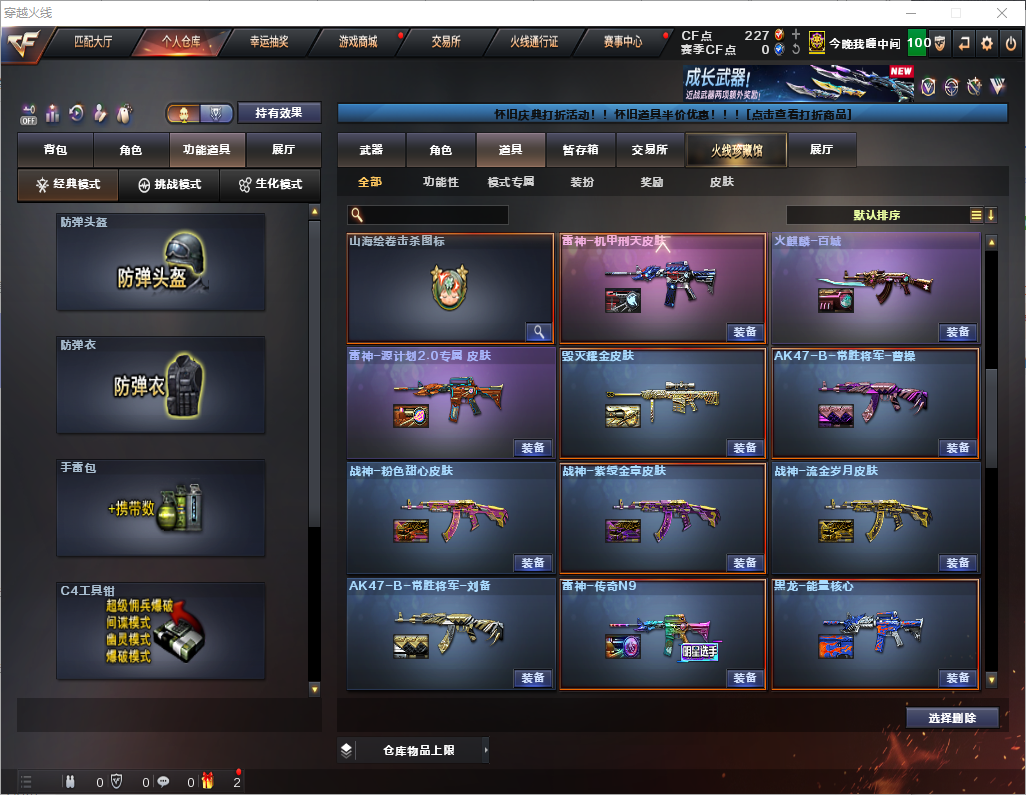Open the 赛事中心 tournament center
Image resolution: width=1026 pixels, height=795 pixels.
622,42
